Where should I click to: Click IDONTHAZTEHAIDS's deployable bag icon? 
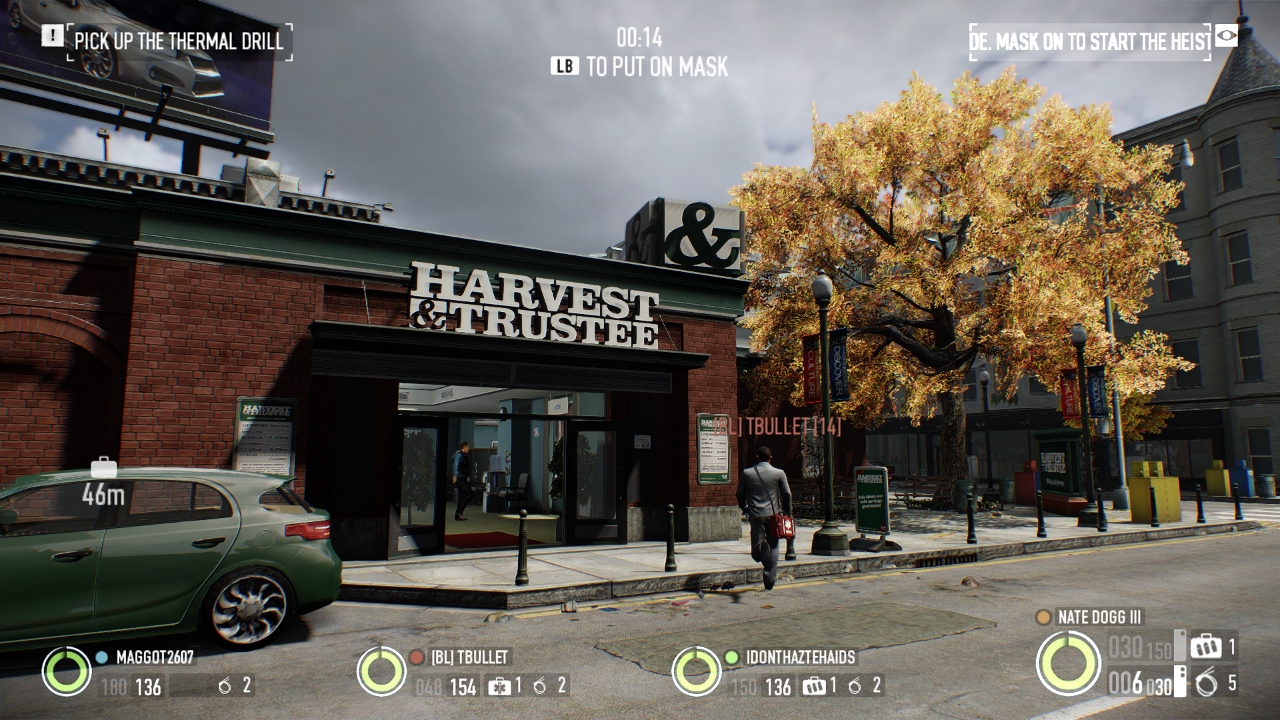815,686
